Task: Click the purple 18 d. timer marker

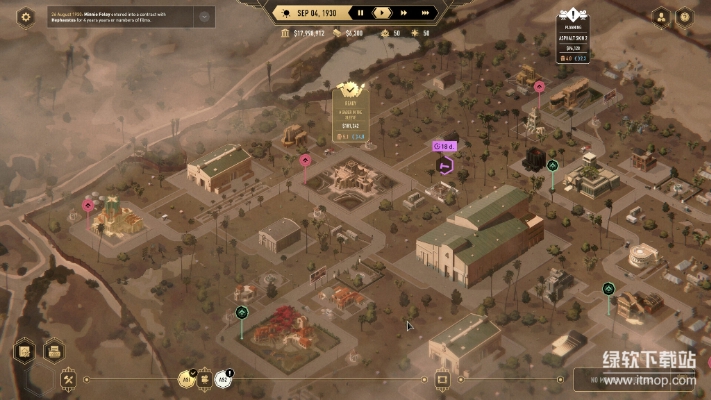Action: (x=444, y=146)
